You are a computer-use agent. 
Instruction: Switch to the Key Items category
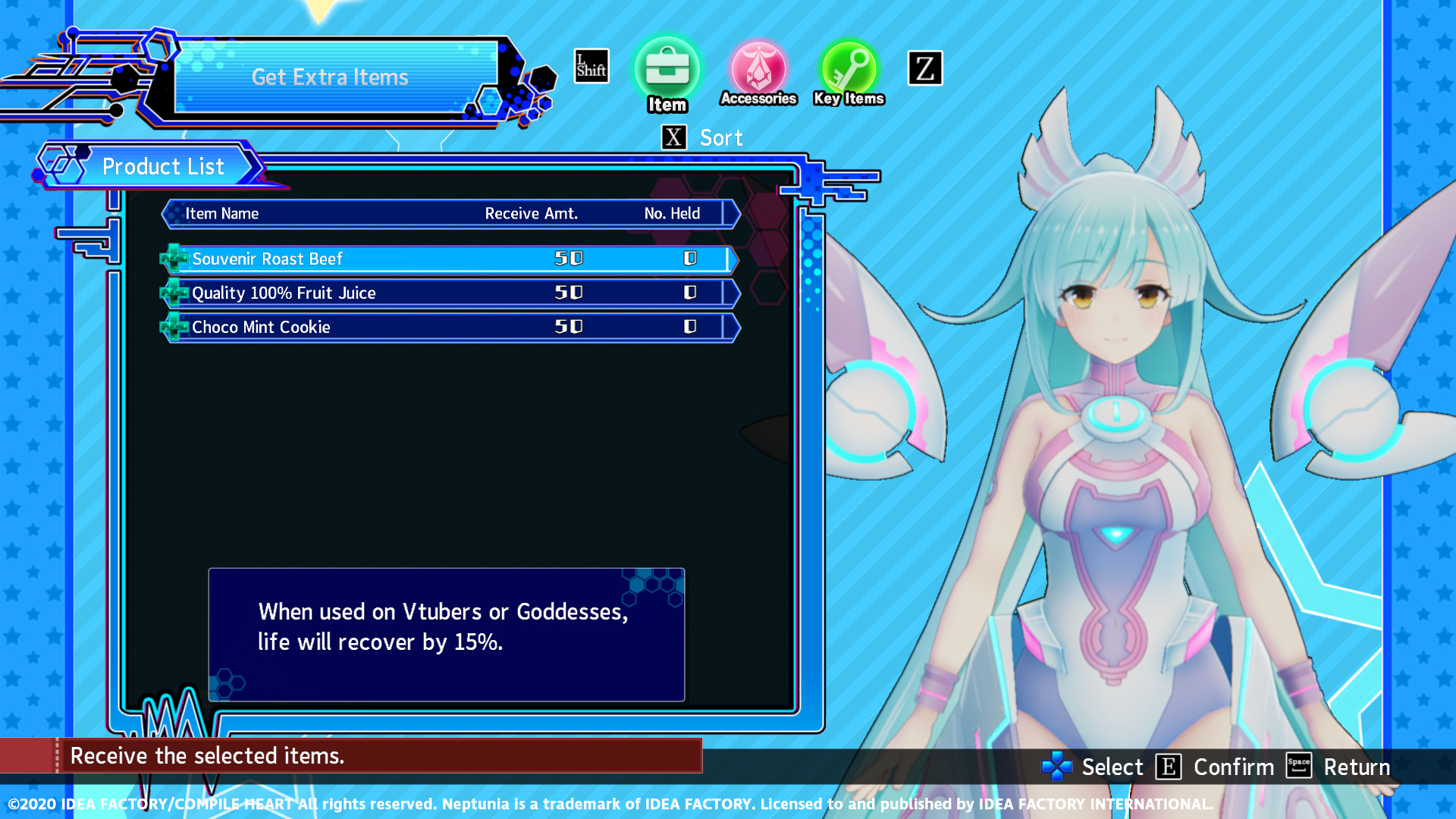849,68
